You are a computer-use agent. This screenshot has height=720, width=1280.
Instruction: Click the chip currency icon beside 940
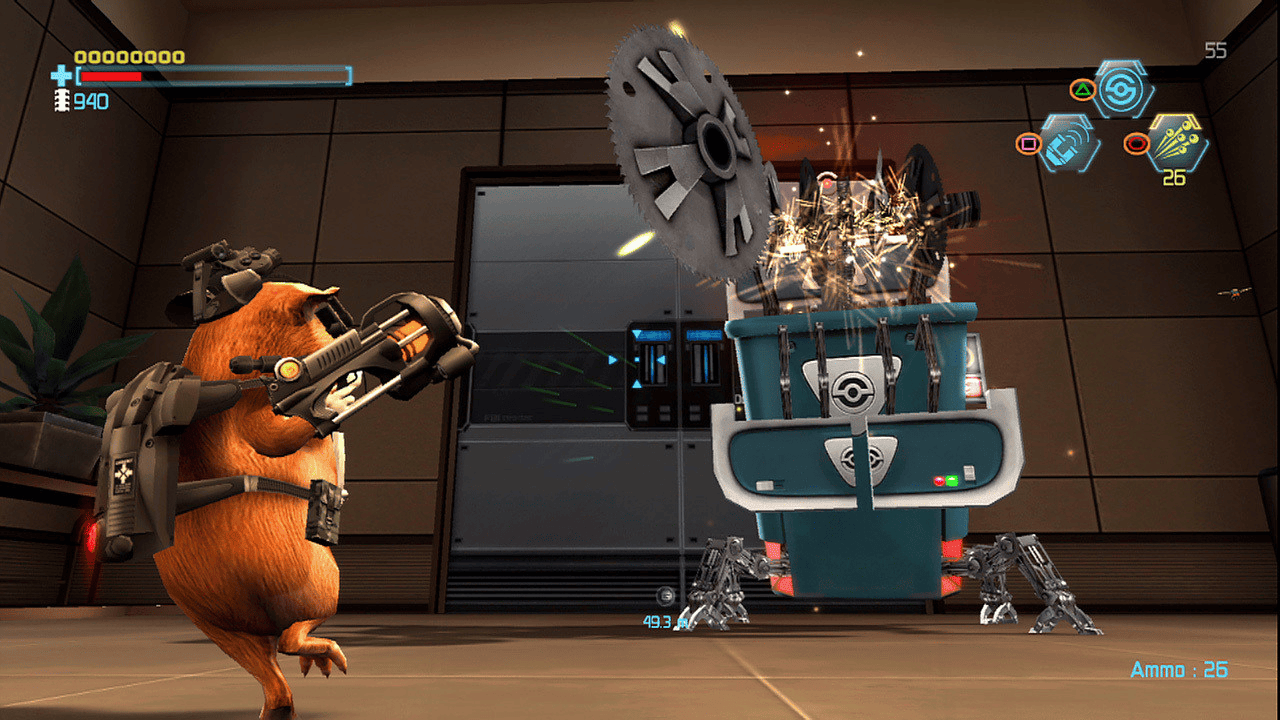click(61, 100)
